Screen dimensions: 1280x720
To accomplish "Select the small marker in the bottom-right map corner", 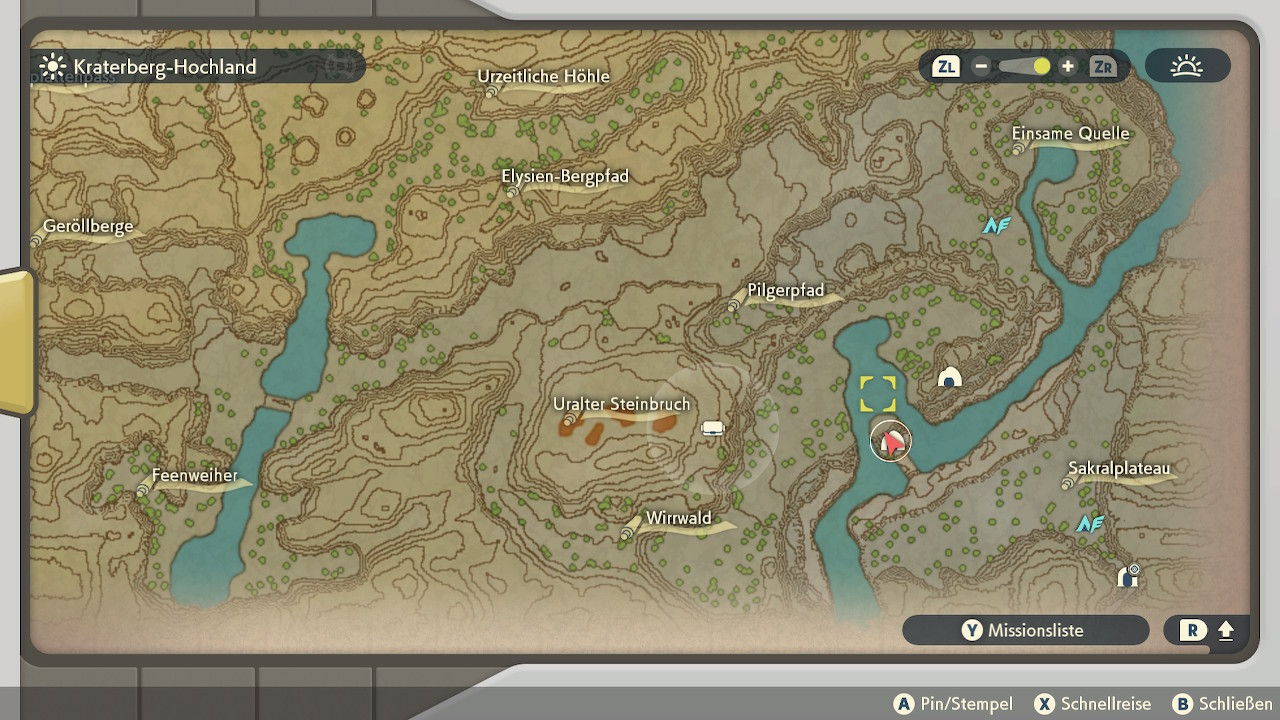I will 1129,576.
